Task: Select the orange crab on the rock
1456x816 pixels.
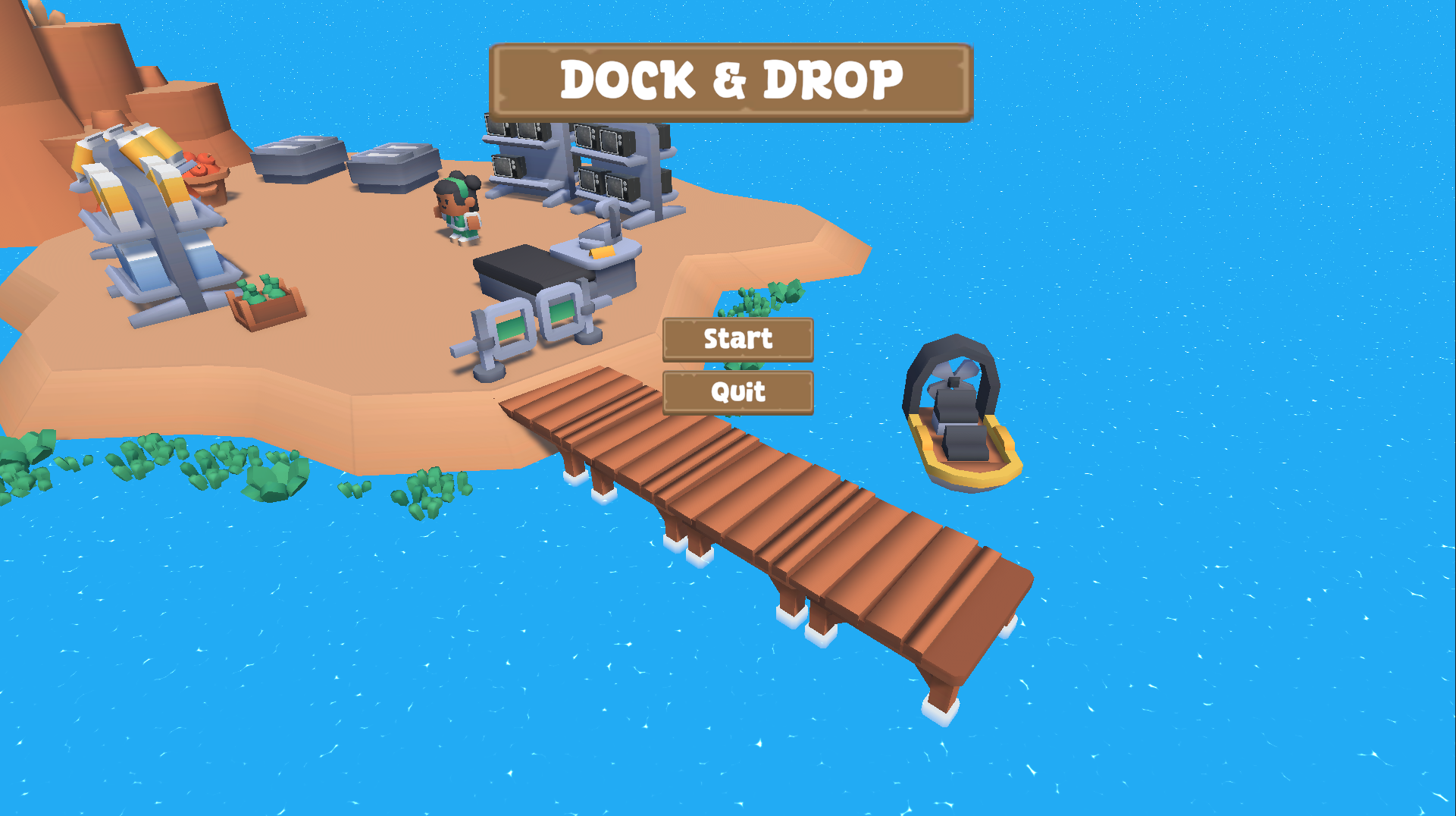Action: [x=201, y=163]
